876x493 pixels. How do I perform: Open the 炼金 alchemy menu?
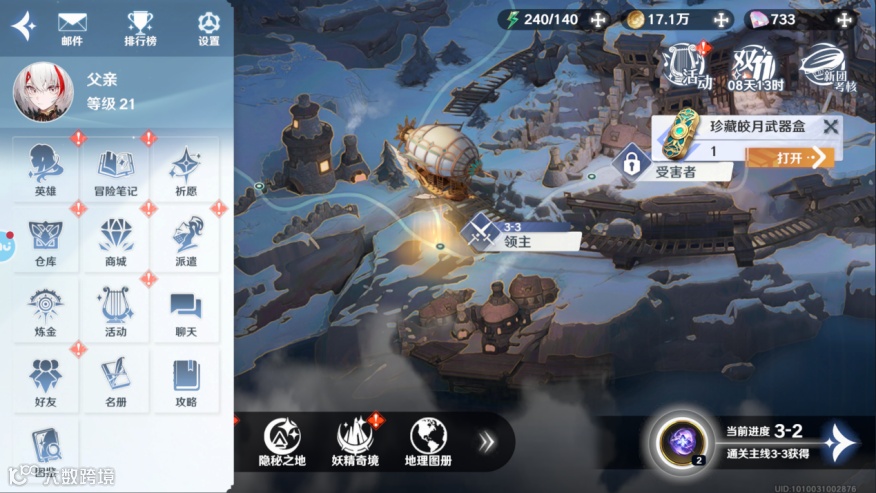(x=45, y=310)
